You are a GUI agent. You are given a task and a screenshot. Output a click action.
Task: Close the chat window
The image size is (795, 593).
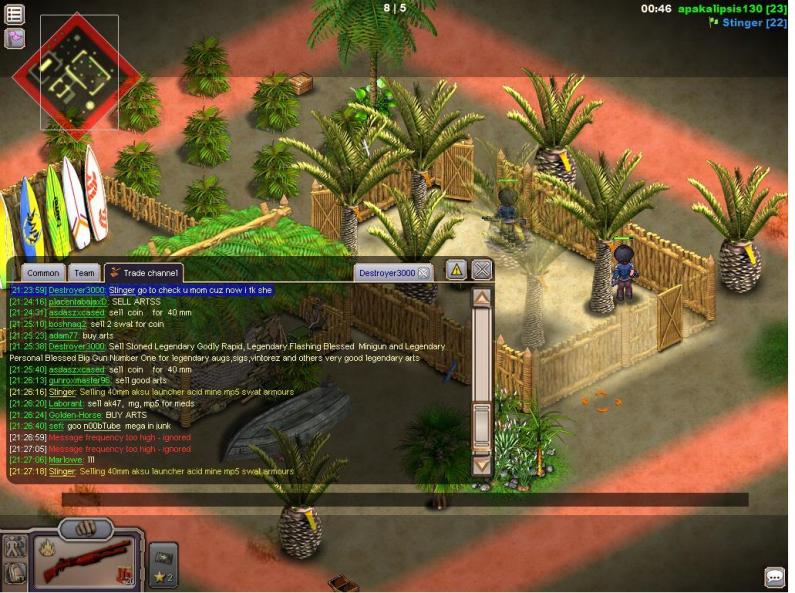(x=482, y=269)
